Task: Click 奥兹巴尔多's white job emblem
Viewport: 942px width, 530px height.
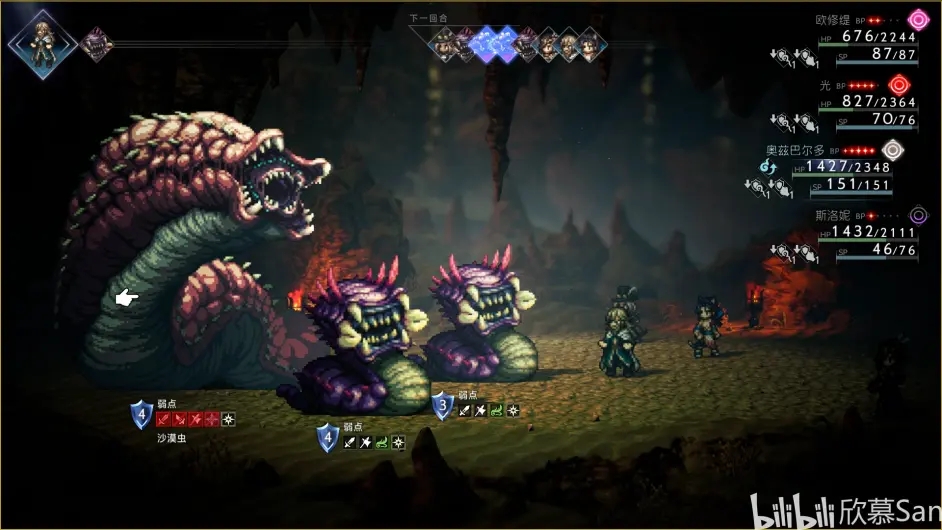Action: click(892, 151)
